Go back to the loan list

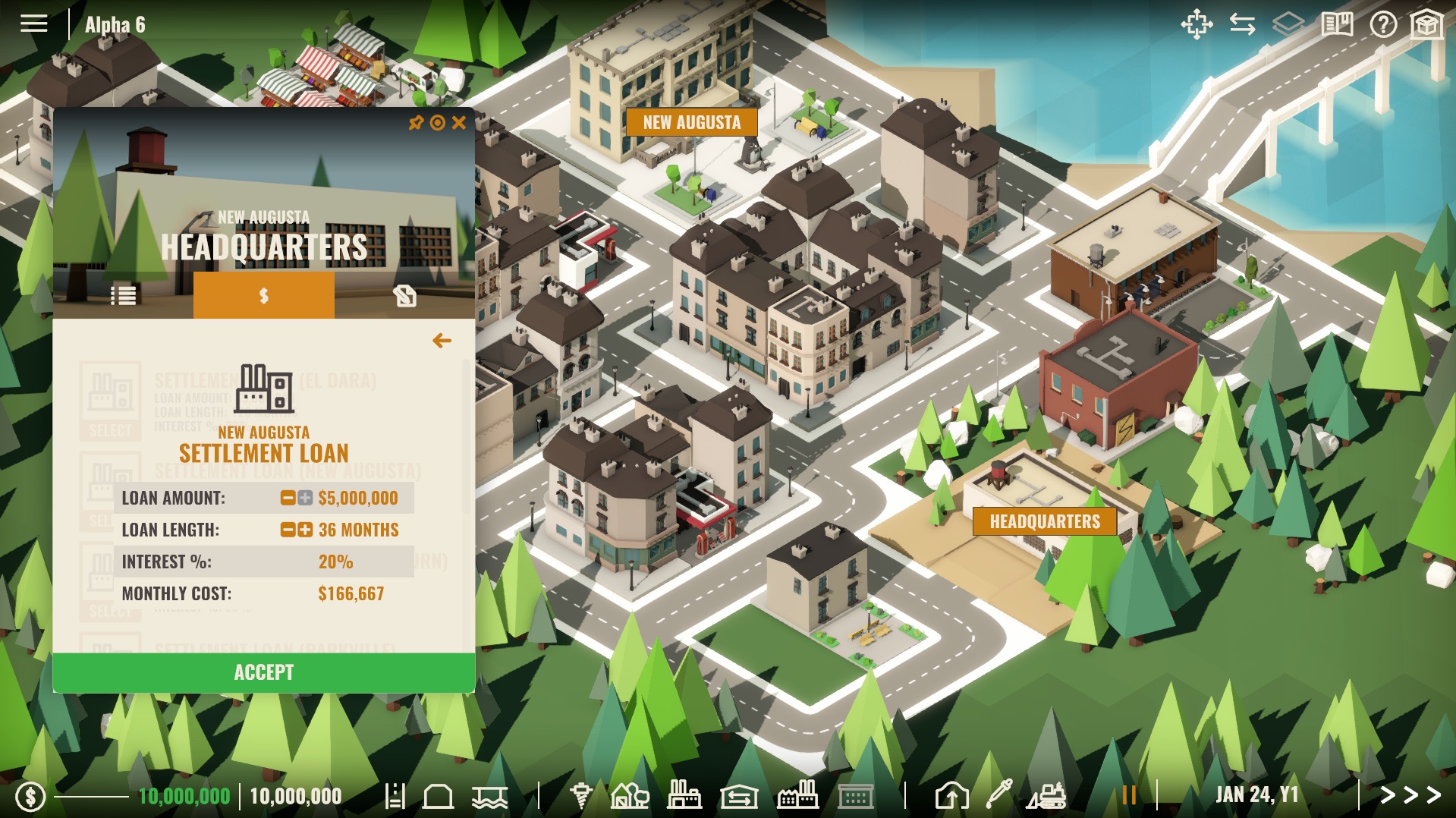click(x=442, y=341)
